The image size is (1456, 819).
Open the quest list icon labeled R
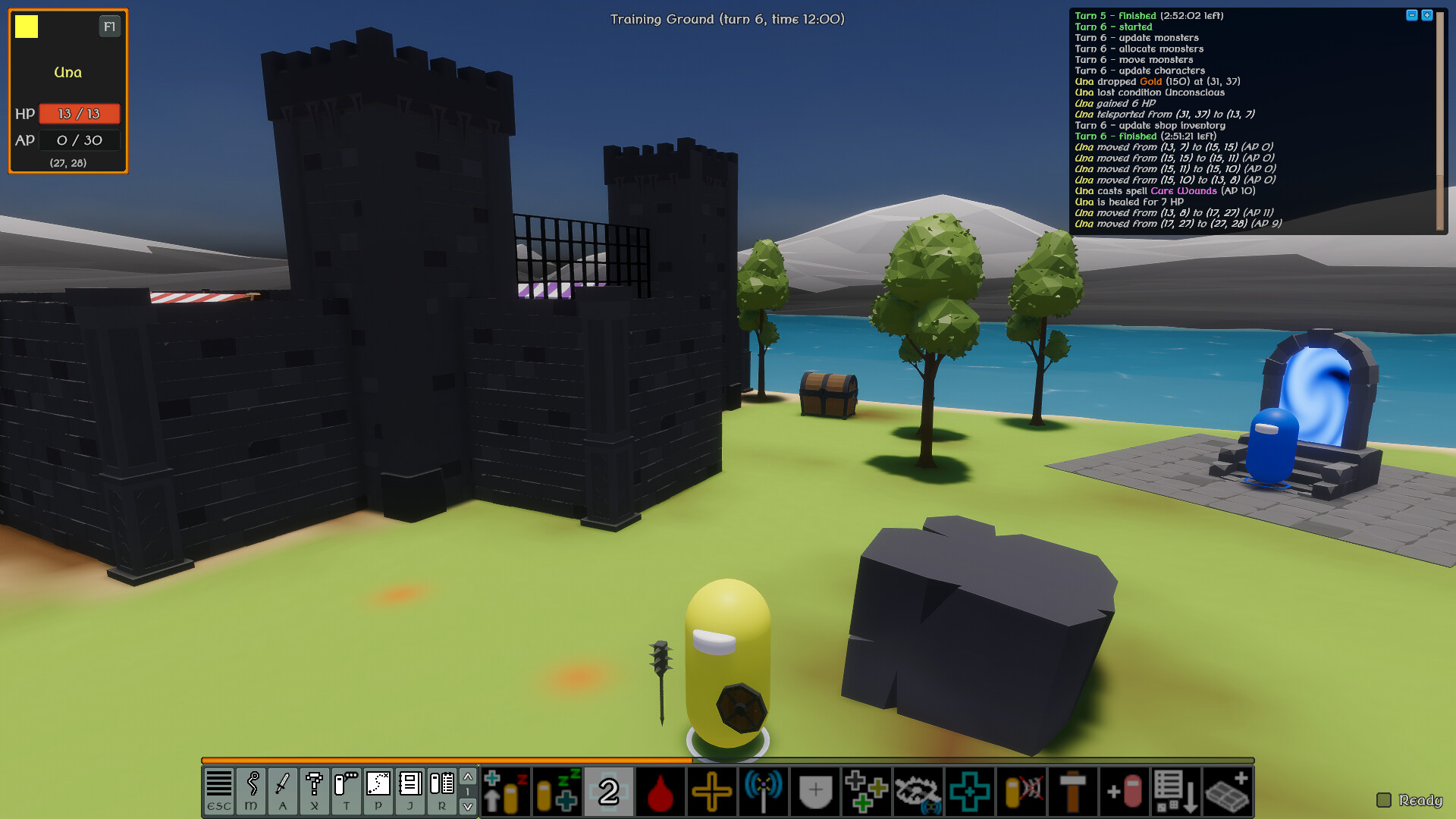click(441, 789)
